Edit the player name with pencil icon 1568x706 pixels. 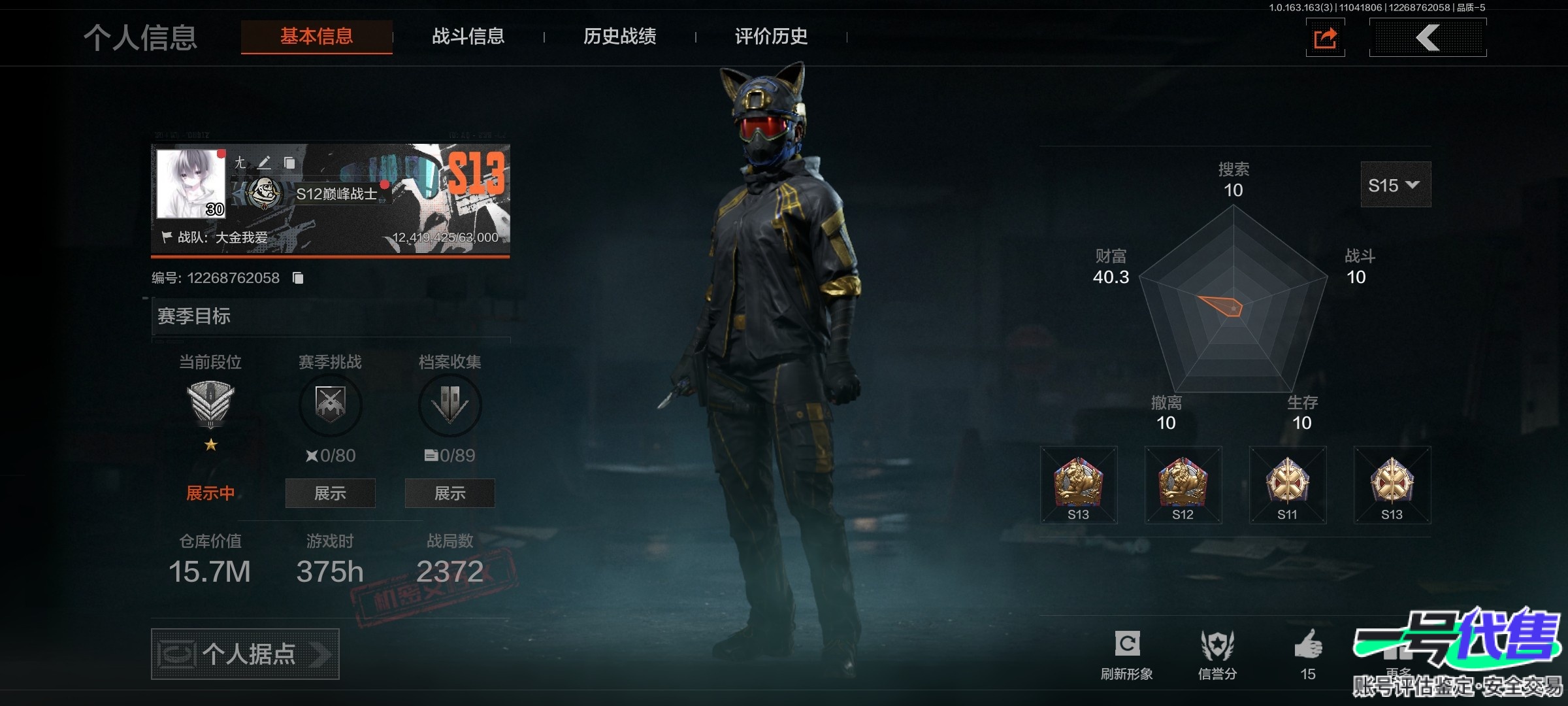tap(264, 162)
